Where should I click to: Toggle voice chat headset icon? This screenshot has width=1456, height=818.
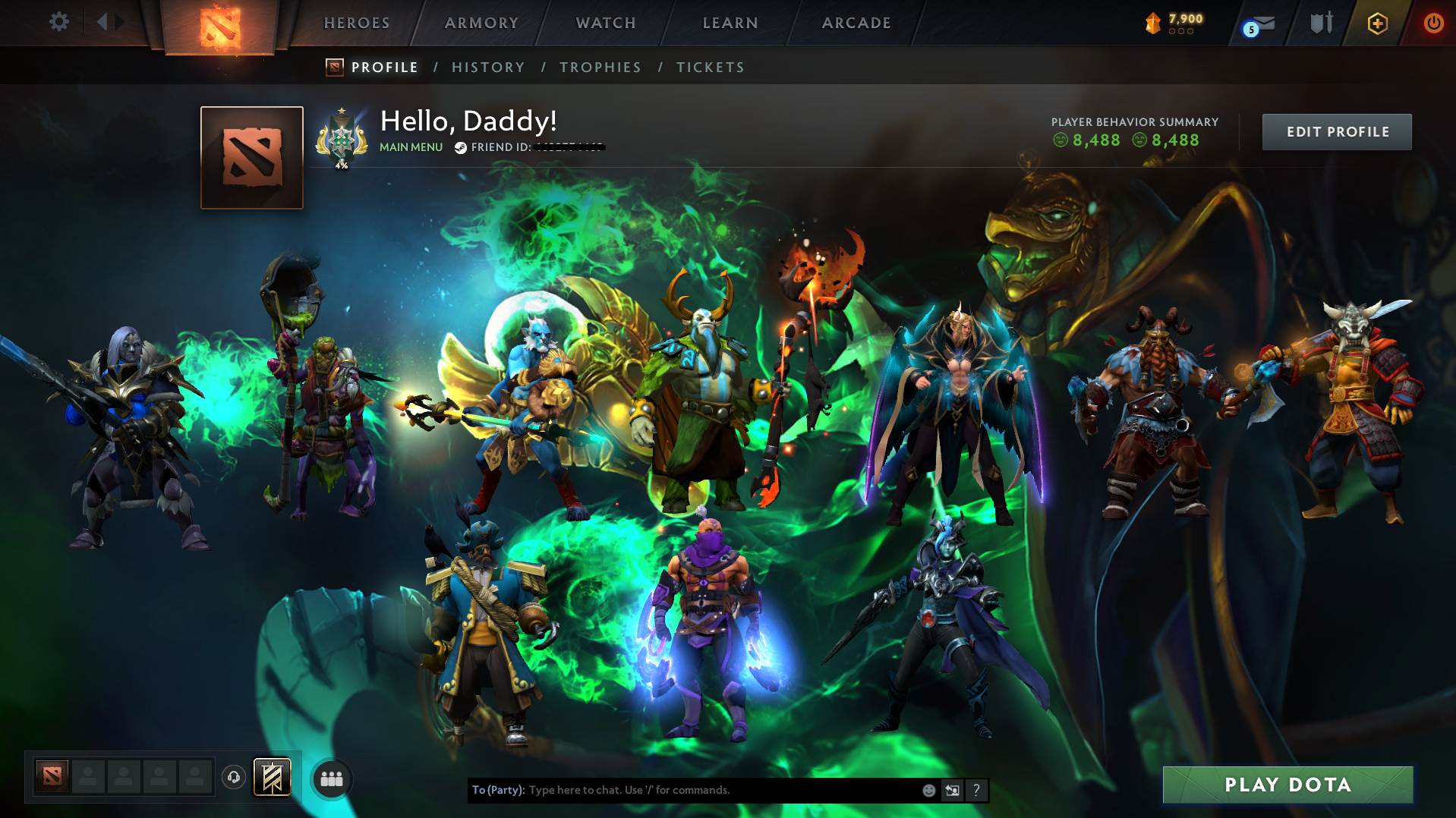(x=233, y=777)
